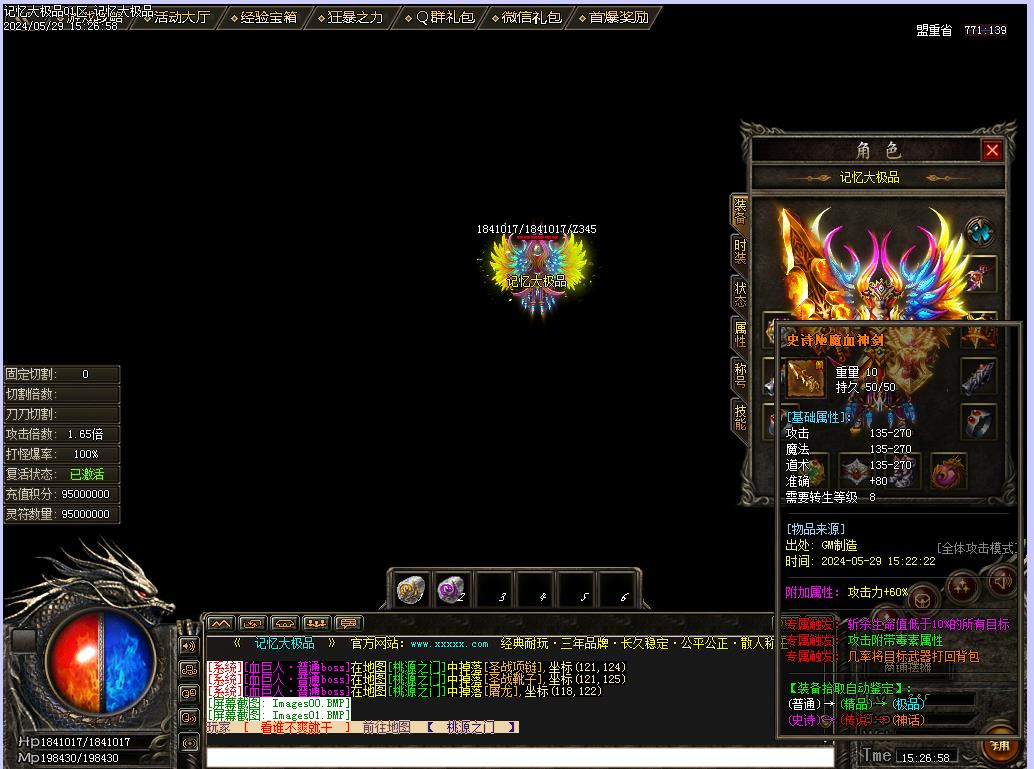The height and width of the screenshot is (769, 1034).
Task: Switch to the 称号 title tab
Action: pos(740,375)
